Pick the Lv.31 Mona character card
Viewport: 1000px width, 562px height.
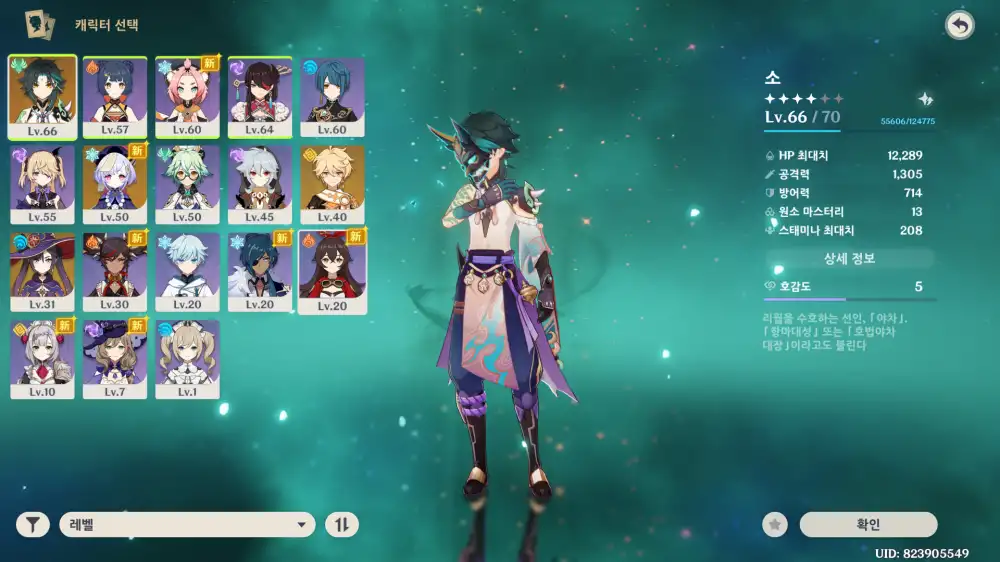40,270
